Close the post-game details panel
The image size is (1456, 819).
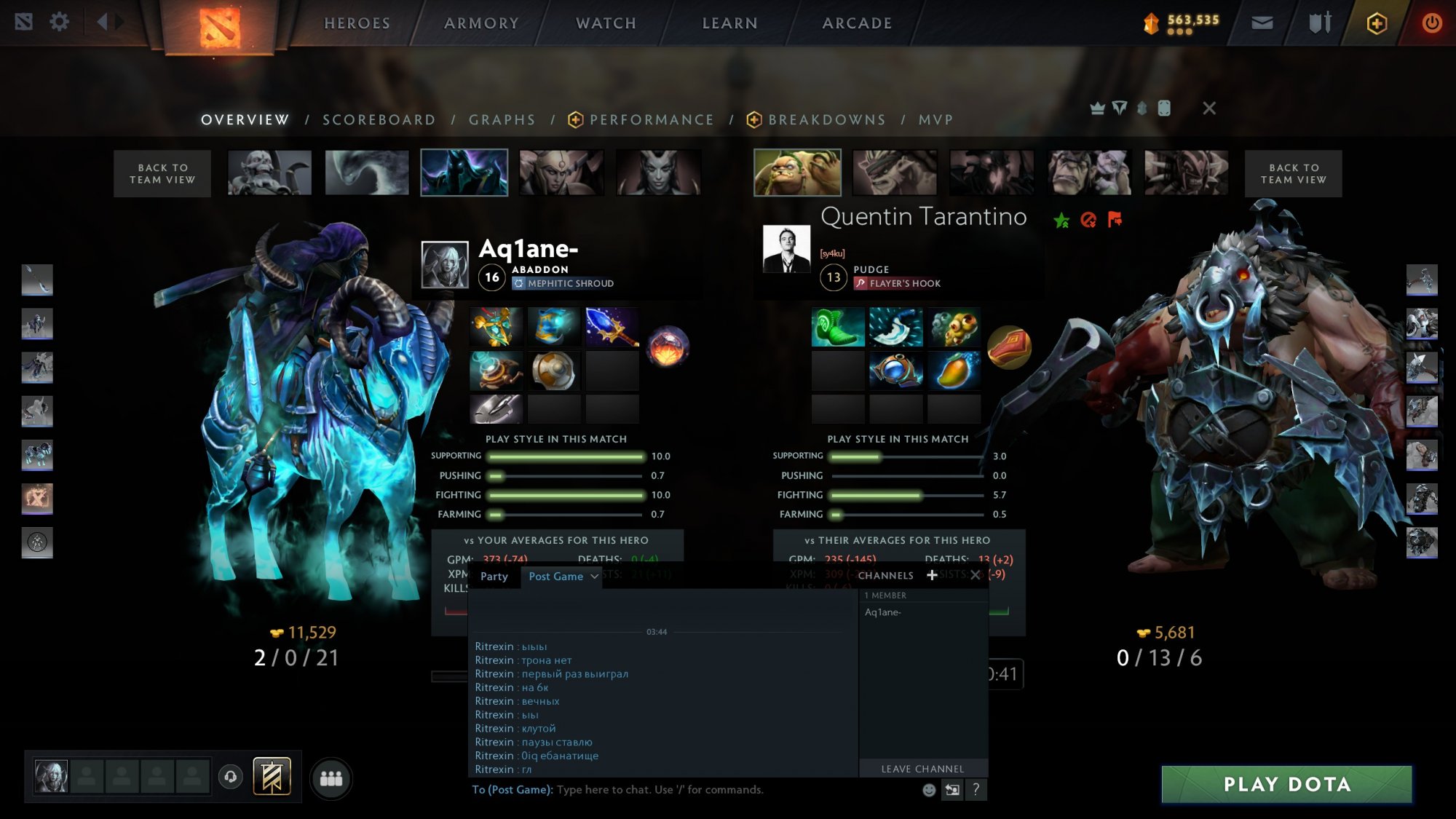[1209, 108]
